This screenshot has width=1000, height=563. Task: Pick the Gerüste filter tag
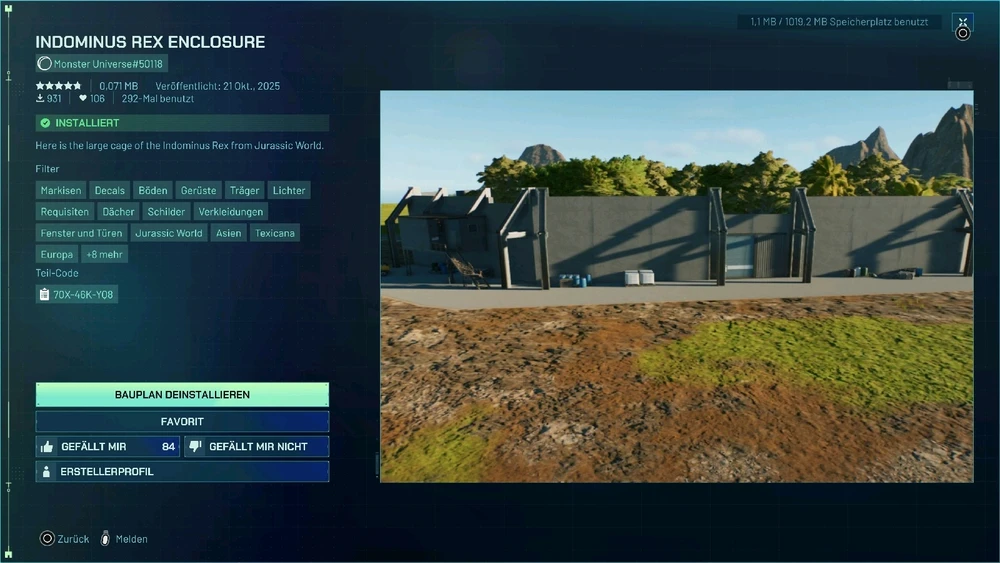(198, 190)
